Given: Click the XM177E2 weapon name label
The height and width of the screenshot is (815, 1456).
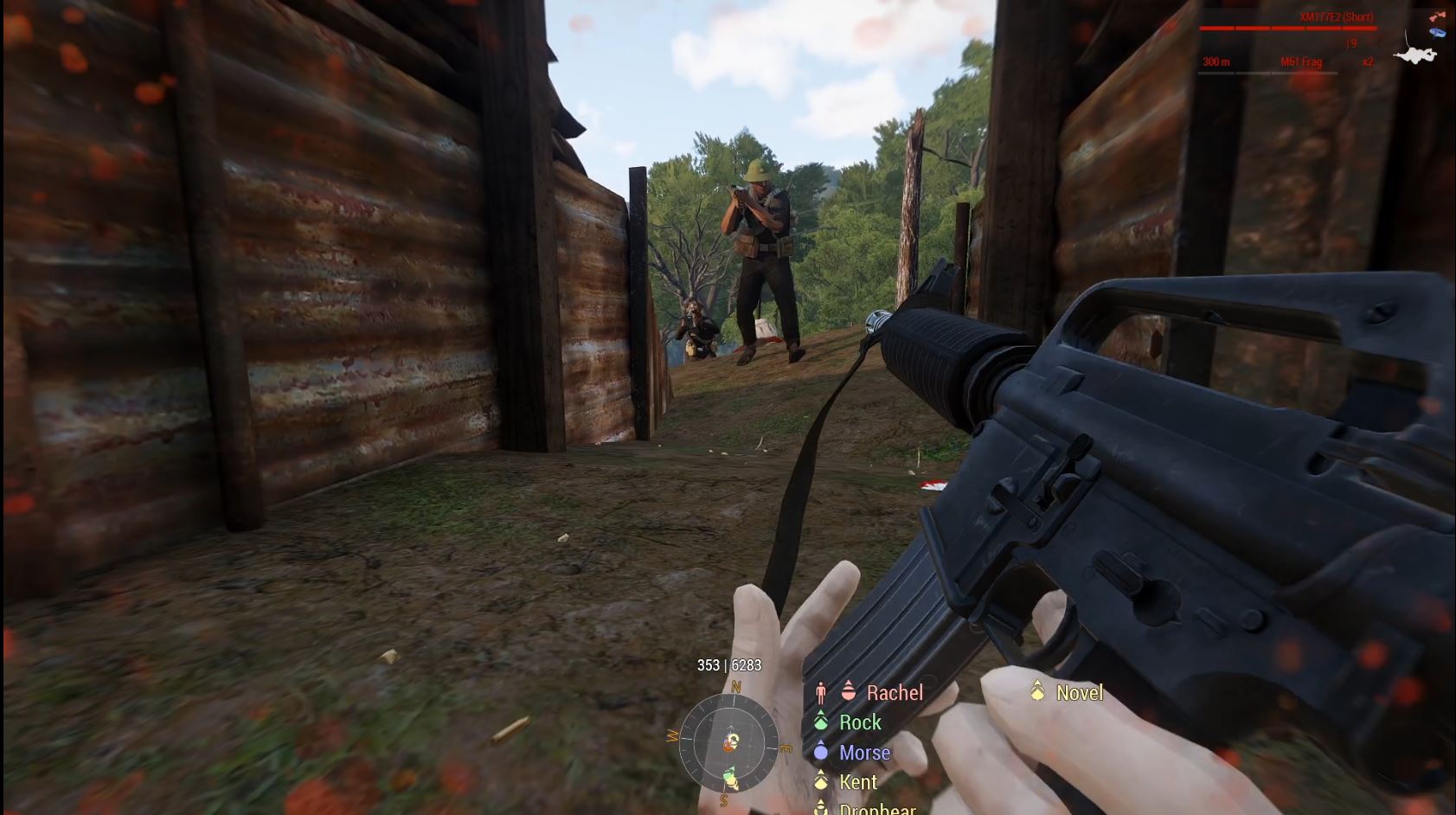Looking at the screenshot, I should pos(1335,17).
